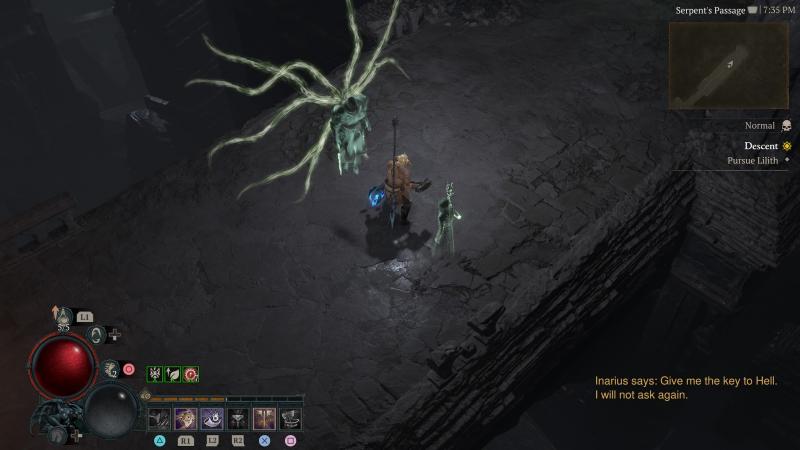Open the Serpent's Passage minimap
Image resolution: width=800 pixels, height=450 pixels.
(x=729, y=65)
